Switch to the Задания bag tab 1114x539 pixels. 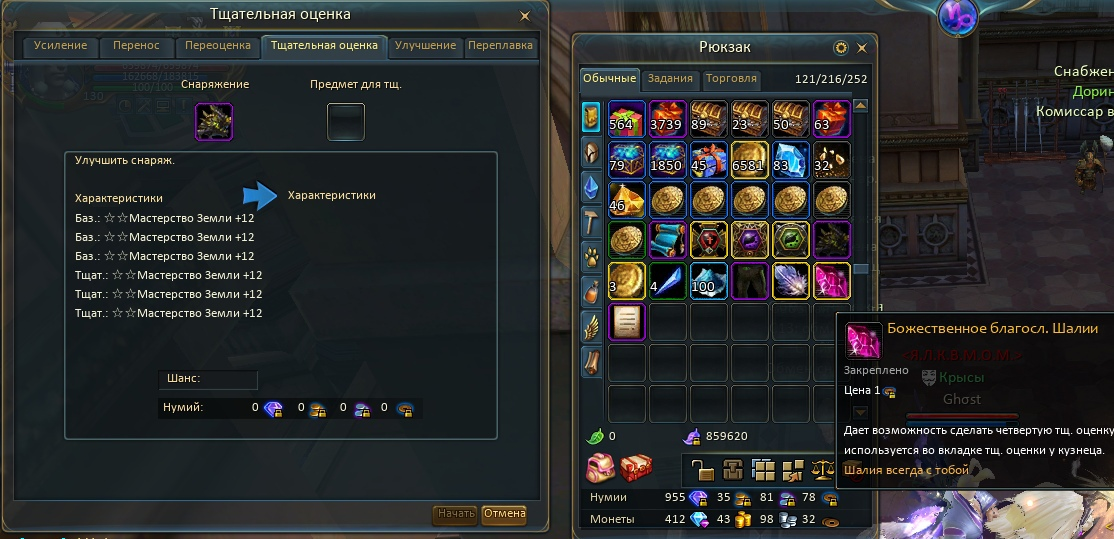670,79
